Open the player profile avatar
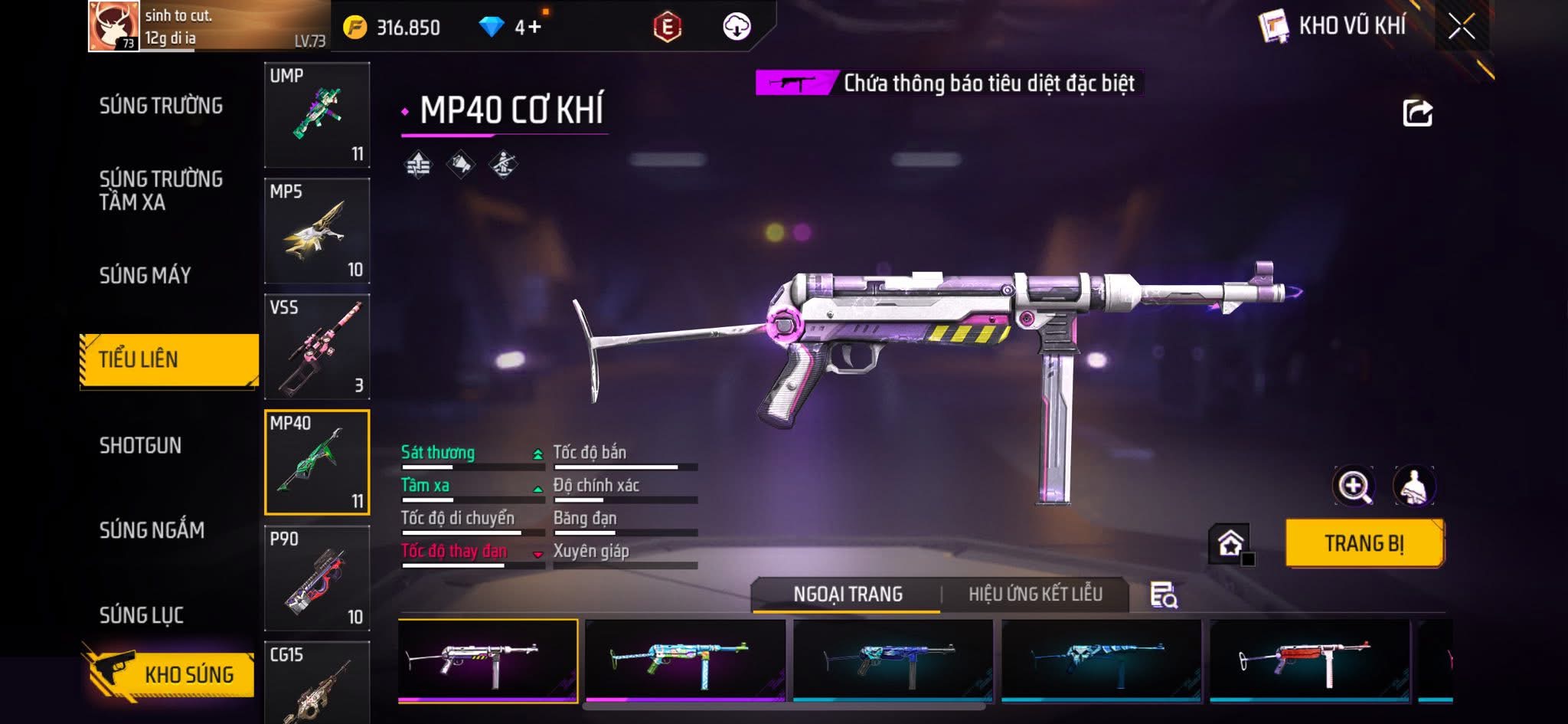1568x724 pixels. point(113,26)
